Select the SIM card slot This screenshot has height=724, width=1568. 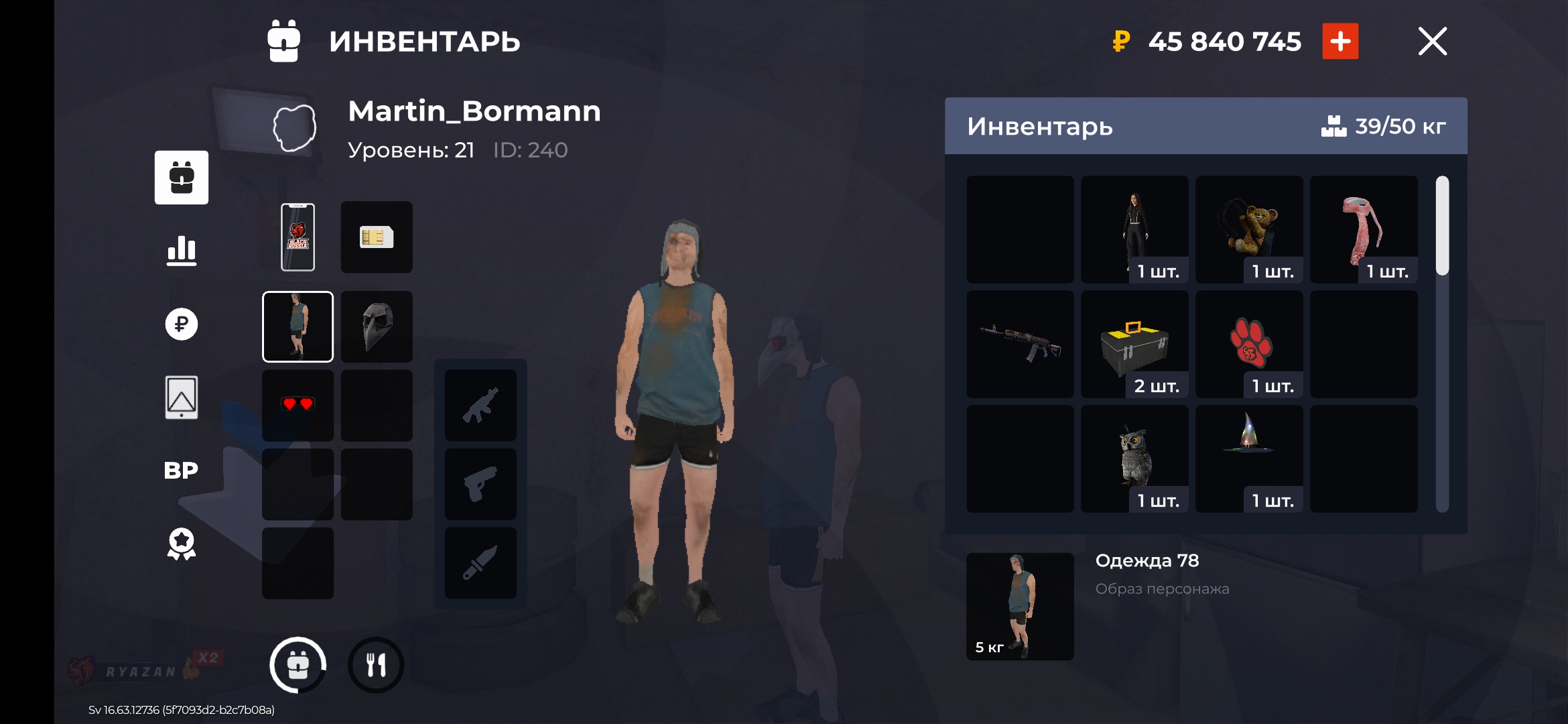click(377, 237)
